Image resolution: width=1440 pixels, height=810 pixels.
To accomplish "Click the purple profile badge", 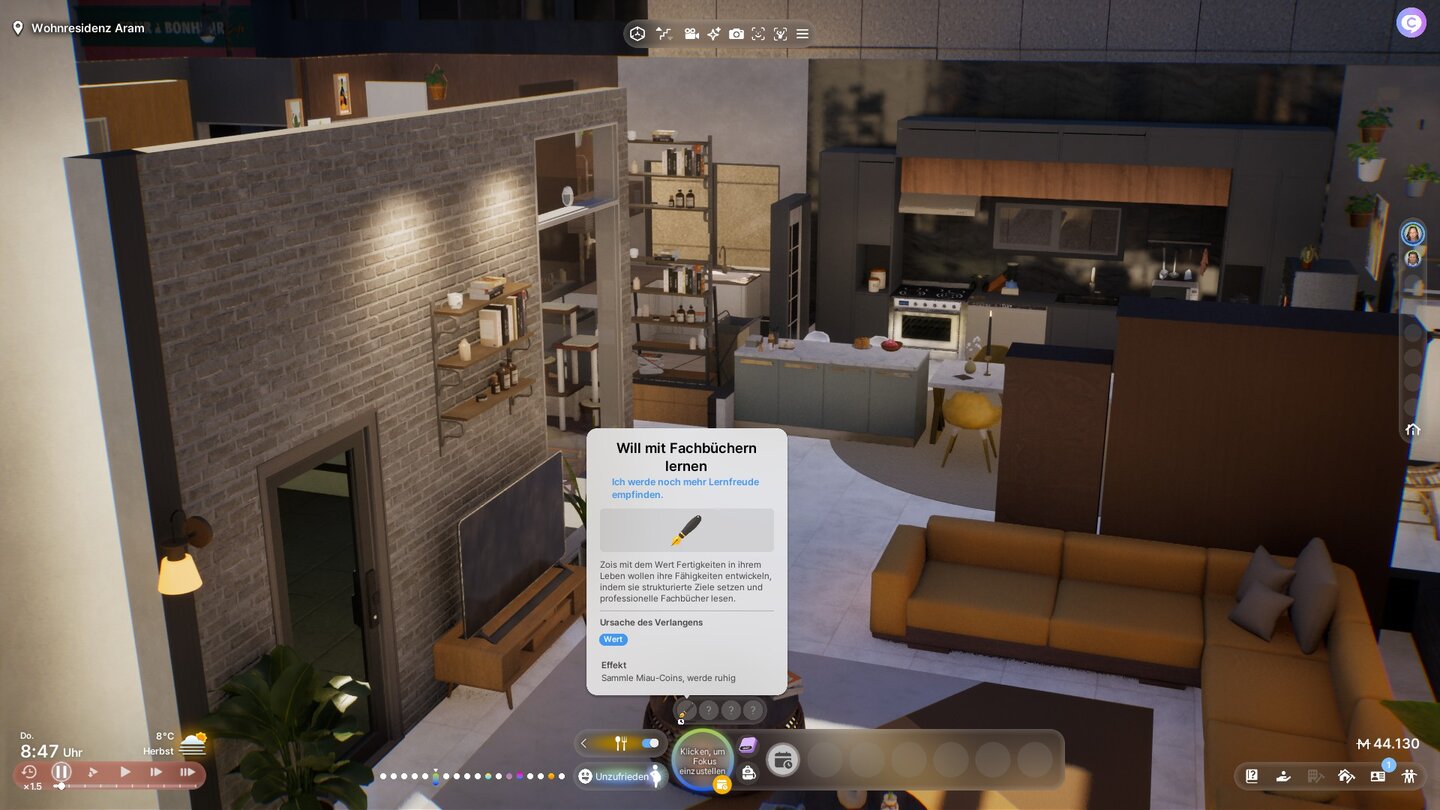I will [x=1411, y=22].
